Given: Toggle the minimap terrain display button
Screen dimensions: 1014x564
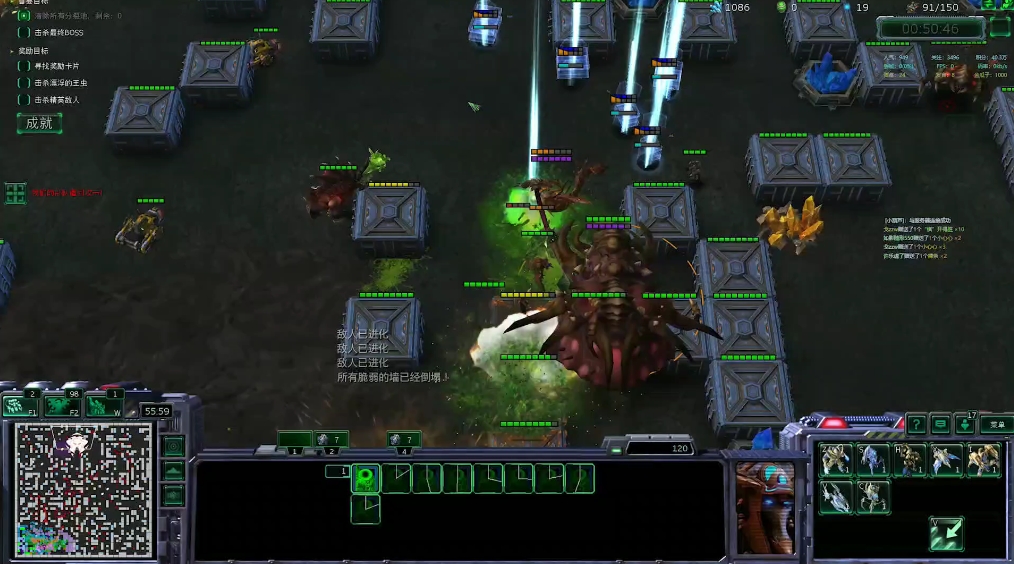Looking at the screenshot, I should (174, 470).
